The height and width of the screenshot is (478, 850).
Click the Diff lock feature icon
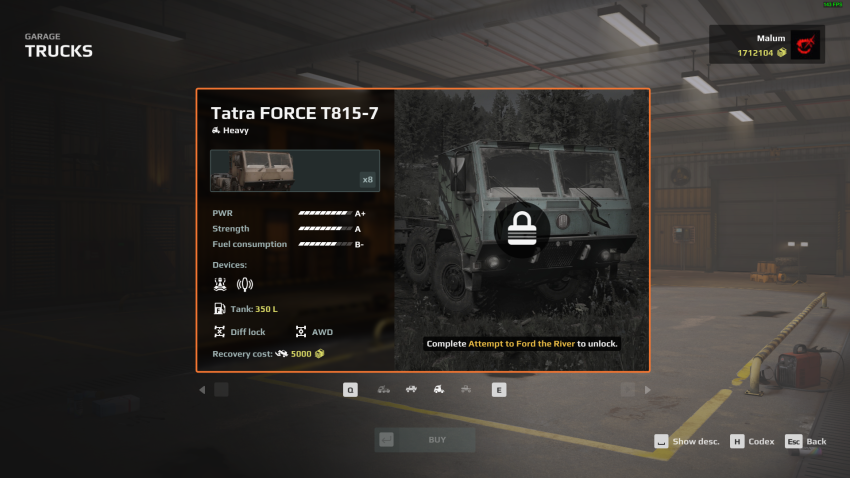pyautogui.click(x=220, y=332)
